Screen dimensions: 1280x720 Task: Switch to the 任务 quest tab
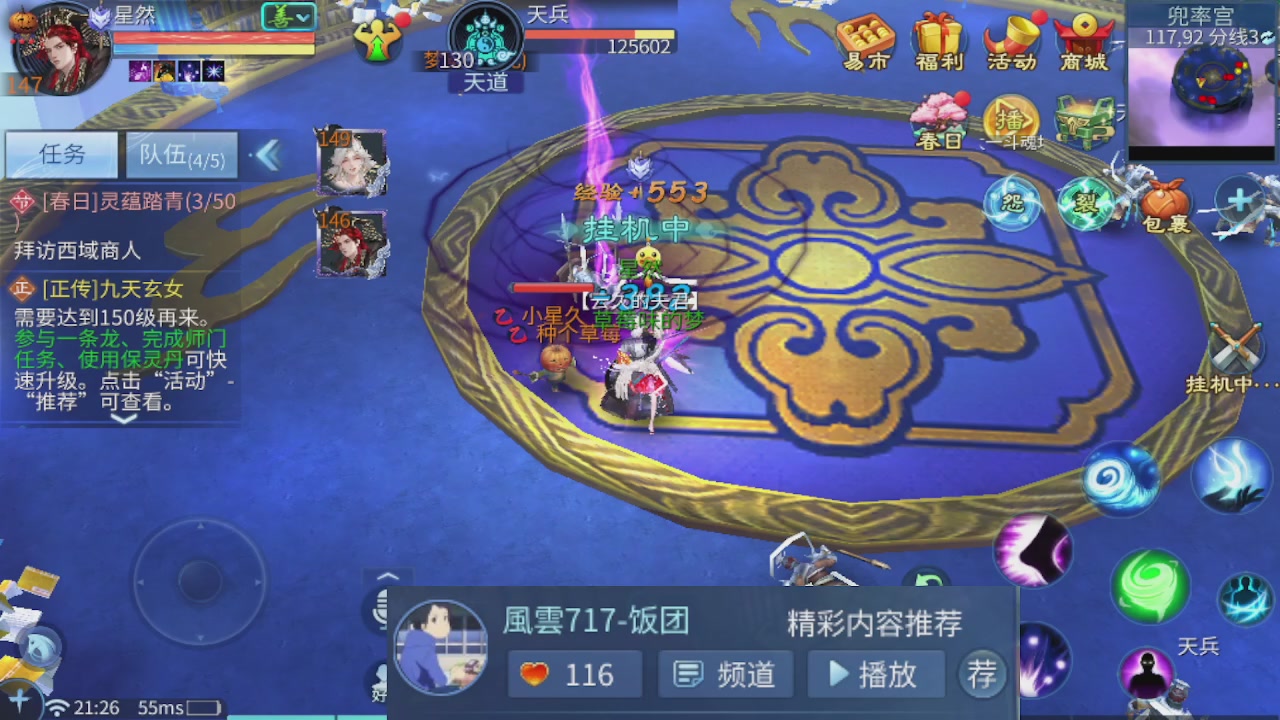60,156
